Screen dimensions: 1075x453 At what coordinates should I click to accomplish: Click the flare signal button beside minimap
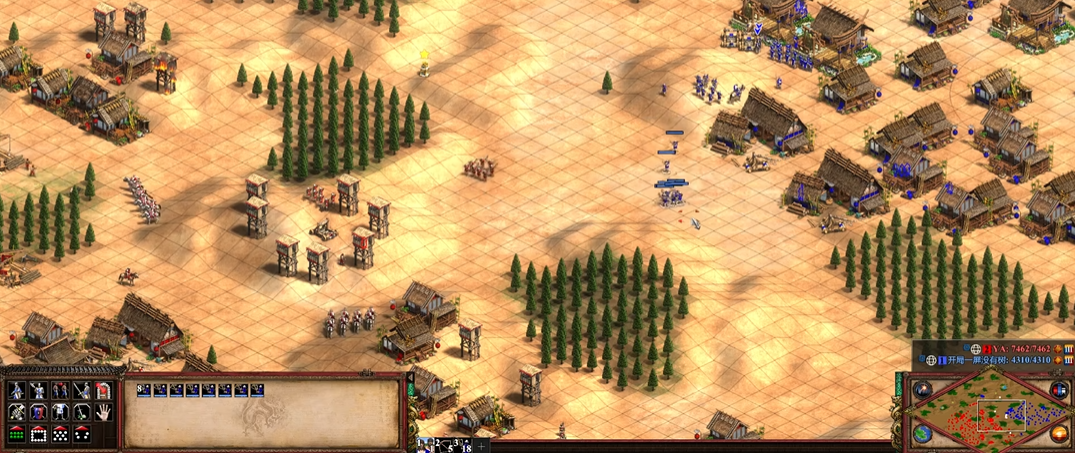[x=922, y=390]
